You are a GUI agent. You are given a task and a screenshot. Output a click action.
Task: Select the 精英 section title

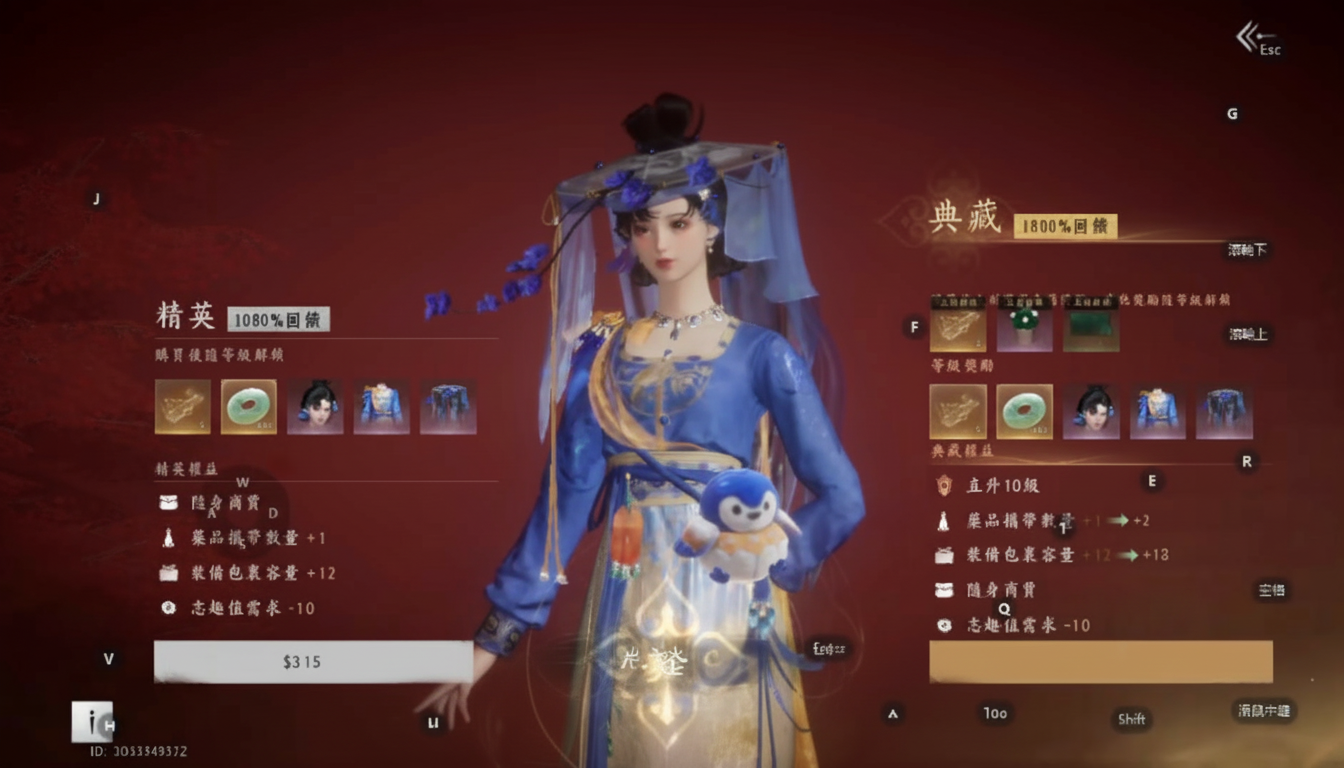184,313
